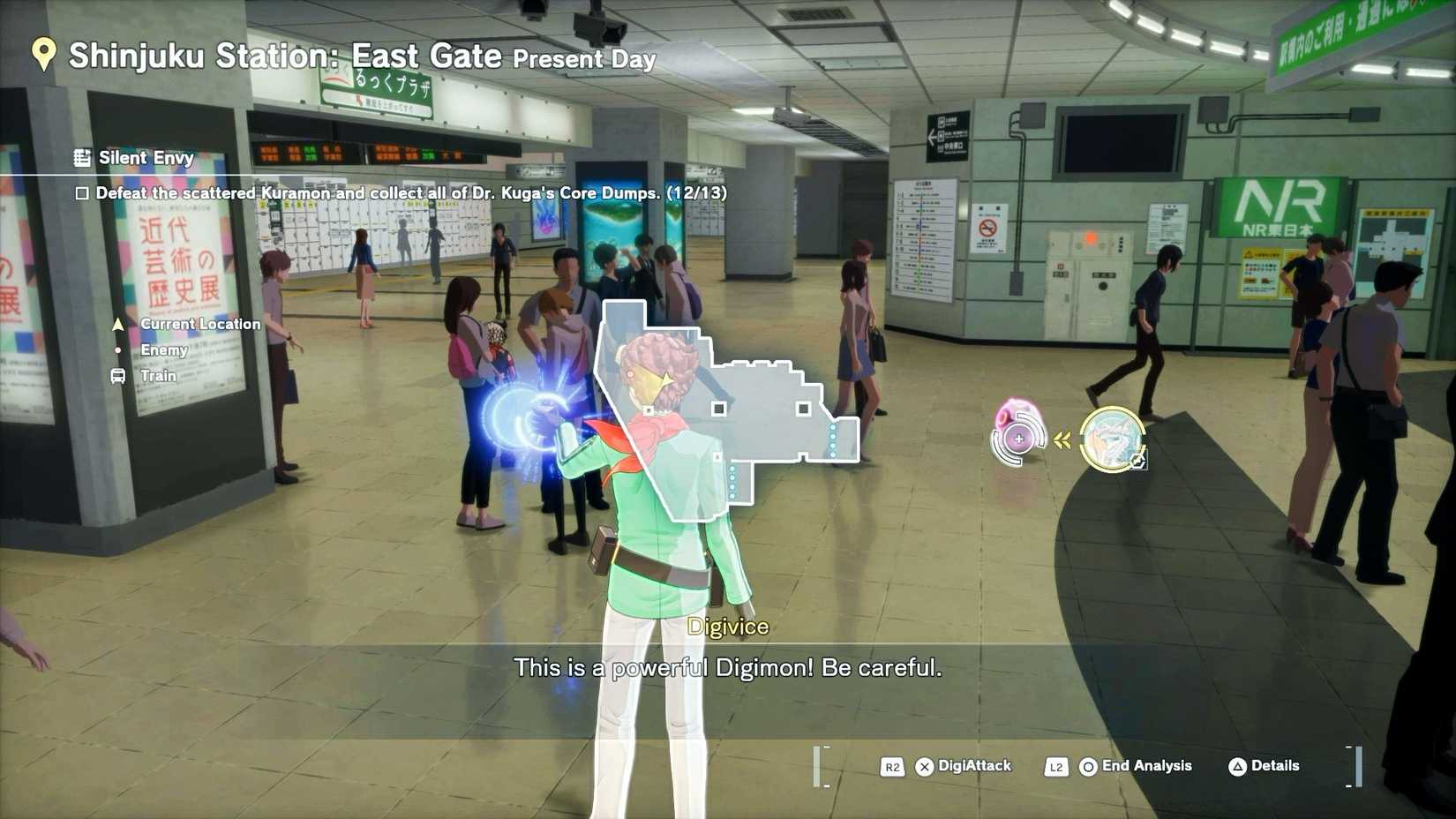The width and height of the screenshot is (1456, 819).
Task: Click the Train icon in the map legend
Action: click(x=117, y=375)
